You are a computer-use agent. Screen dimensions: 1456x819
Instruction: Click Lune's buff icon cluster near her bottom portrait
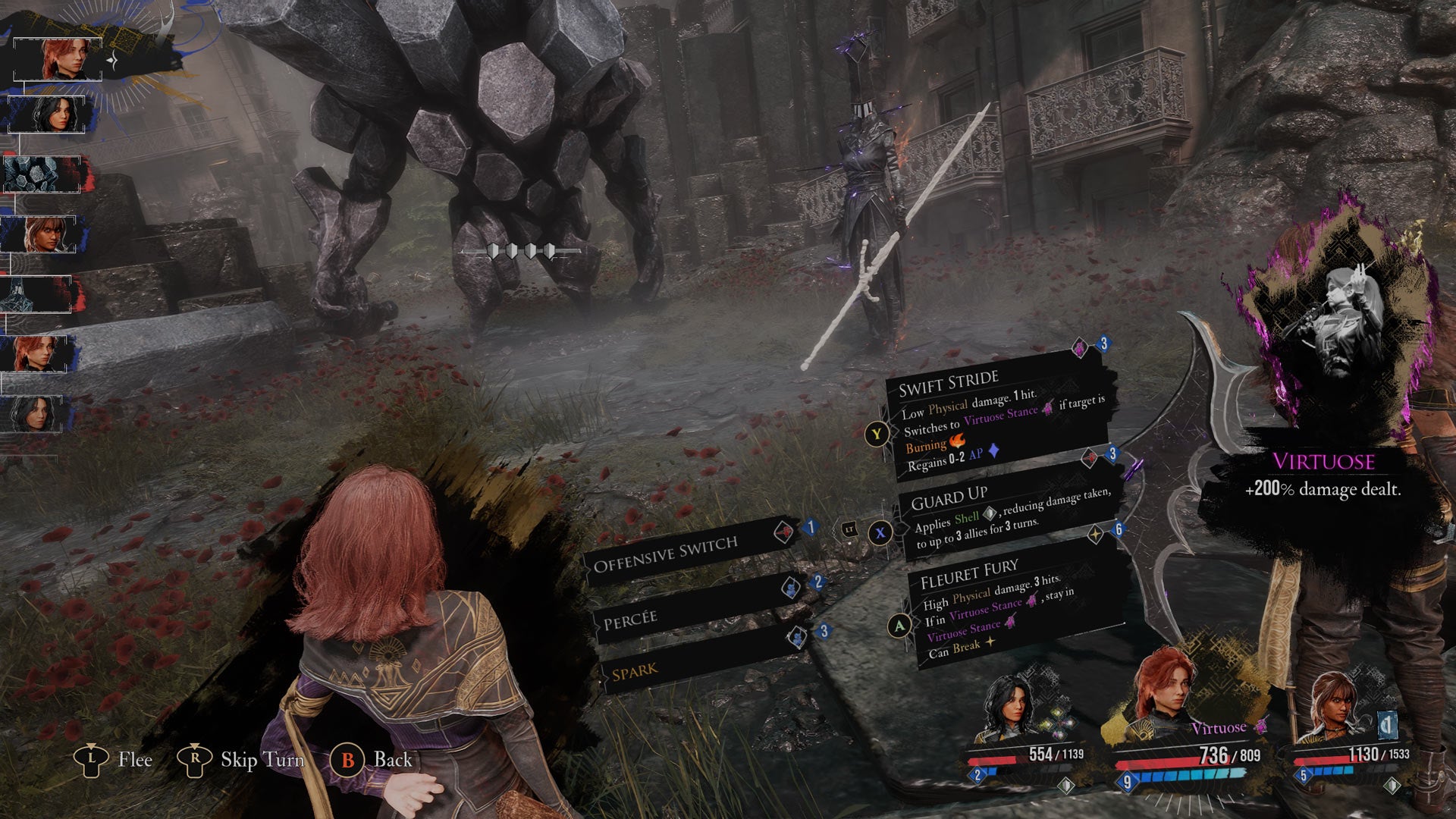1059,724
